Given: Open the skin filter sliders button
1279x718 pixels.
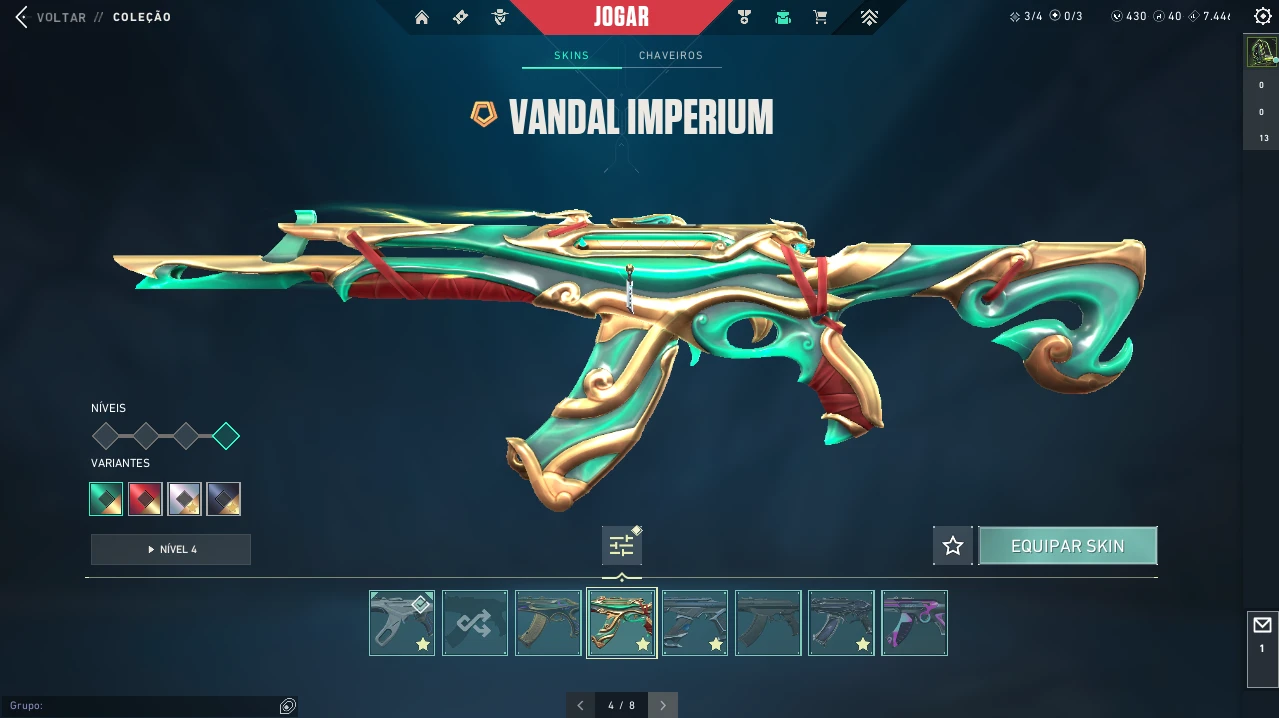Looking at the screenshot, I should (x=622, y=546).
